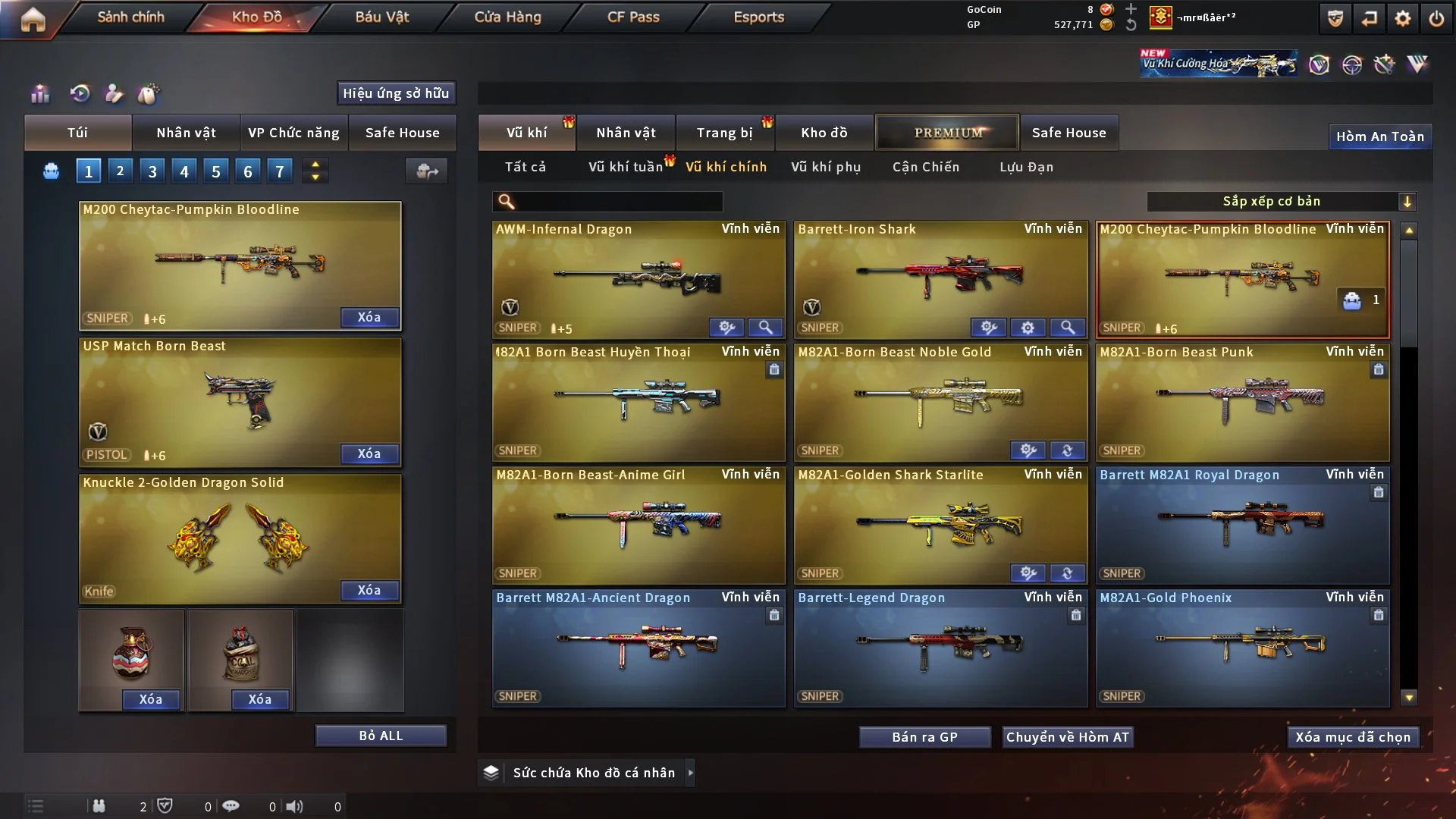Remove M200 Cheytac-Pumpkin Bloodline from bag
Screen dimensions: 1456x819
point(369,317)
